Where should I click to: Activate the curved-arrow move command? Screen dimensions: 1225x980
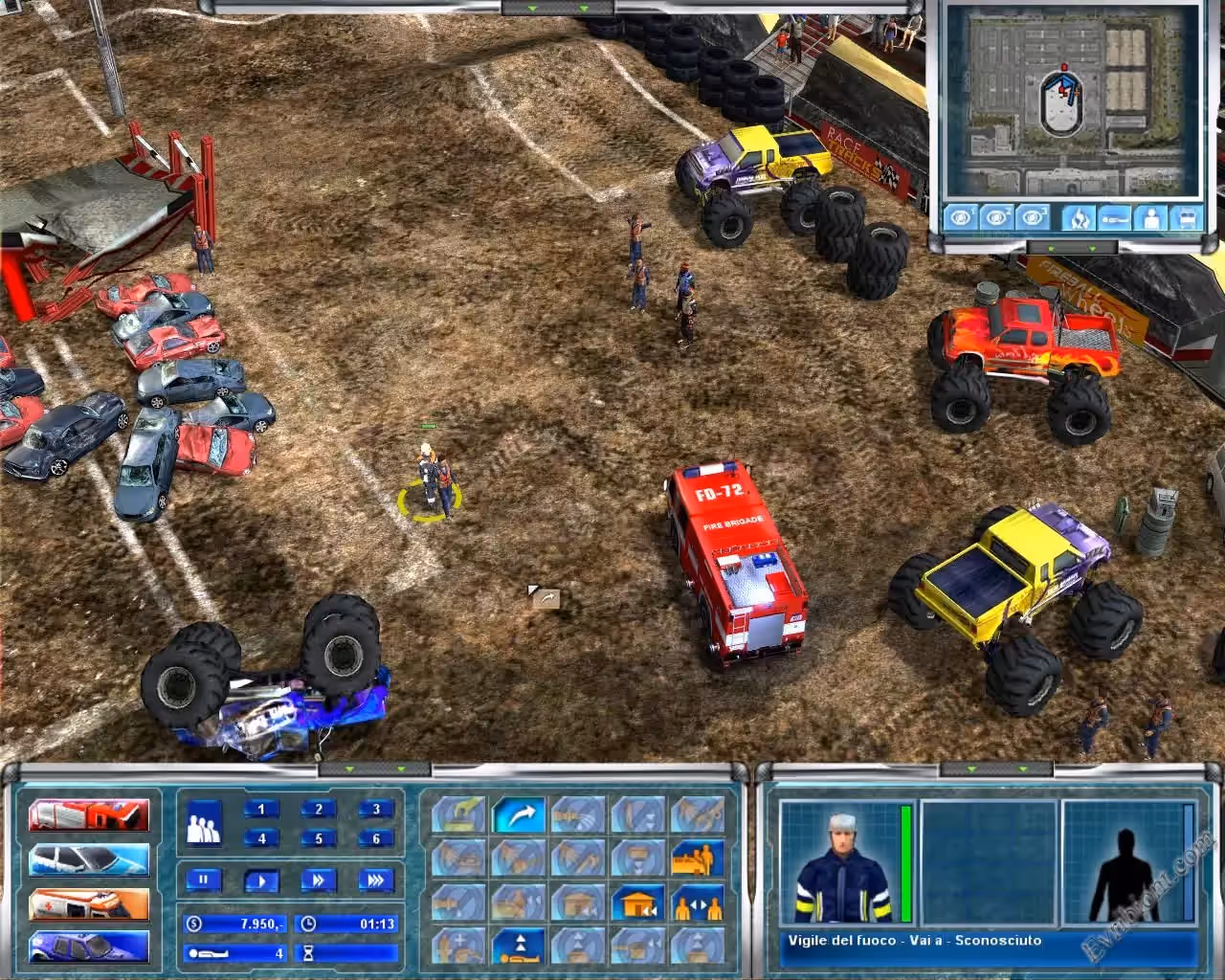click(x=519, y=816)
